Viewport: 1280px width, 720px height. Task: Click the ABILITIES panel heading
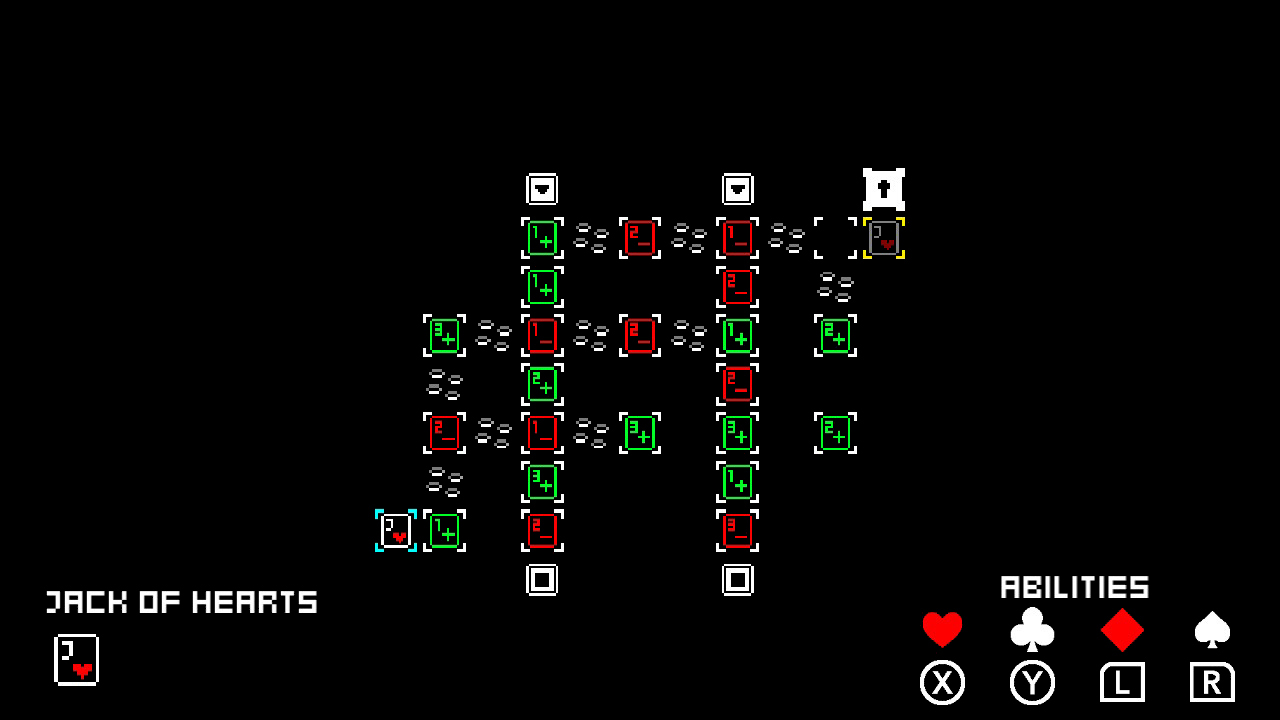point(1075,588)
